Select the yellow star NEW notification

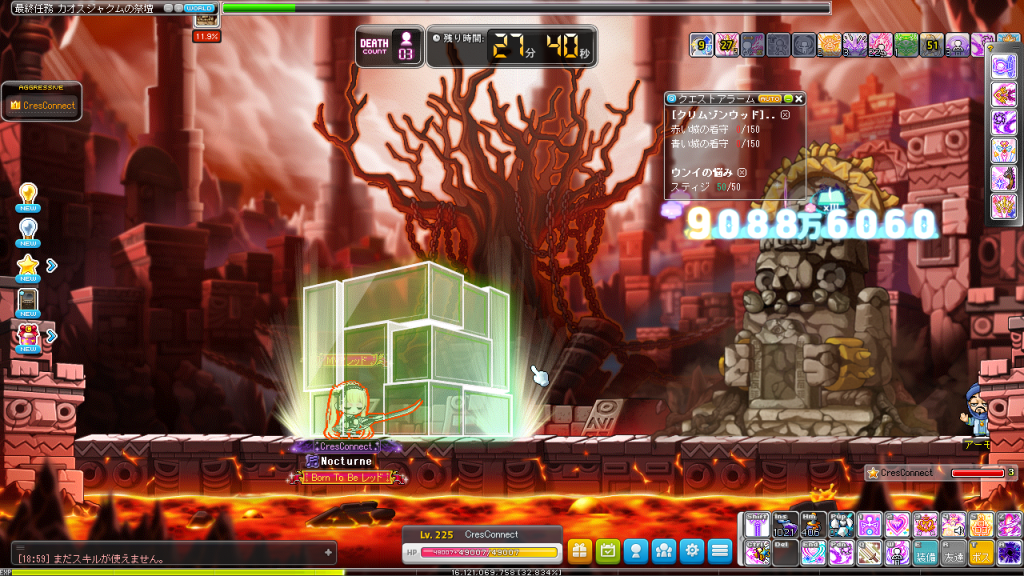28,267
